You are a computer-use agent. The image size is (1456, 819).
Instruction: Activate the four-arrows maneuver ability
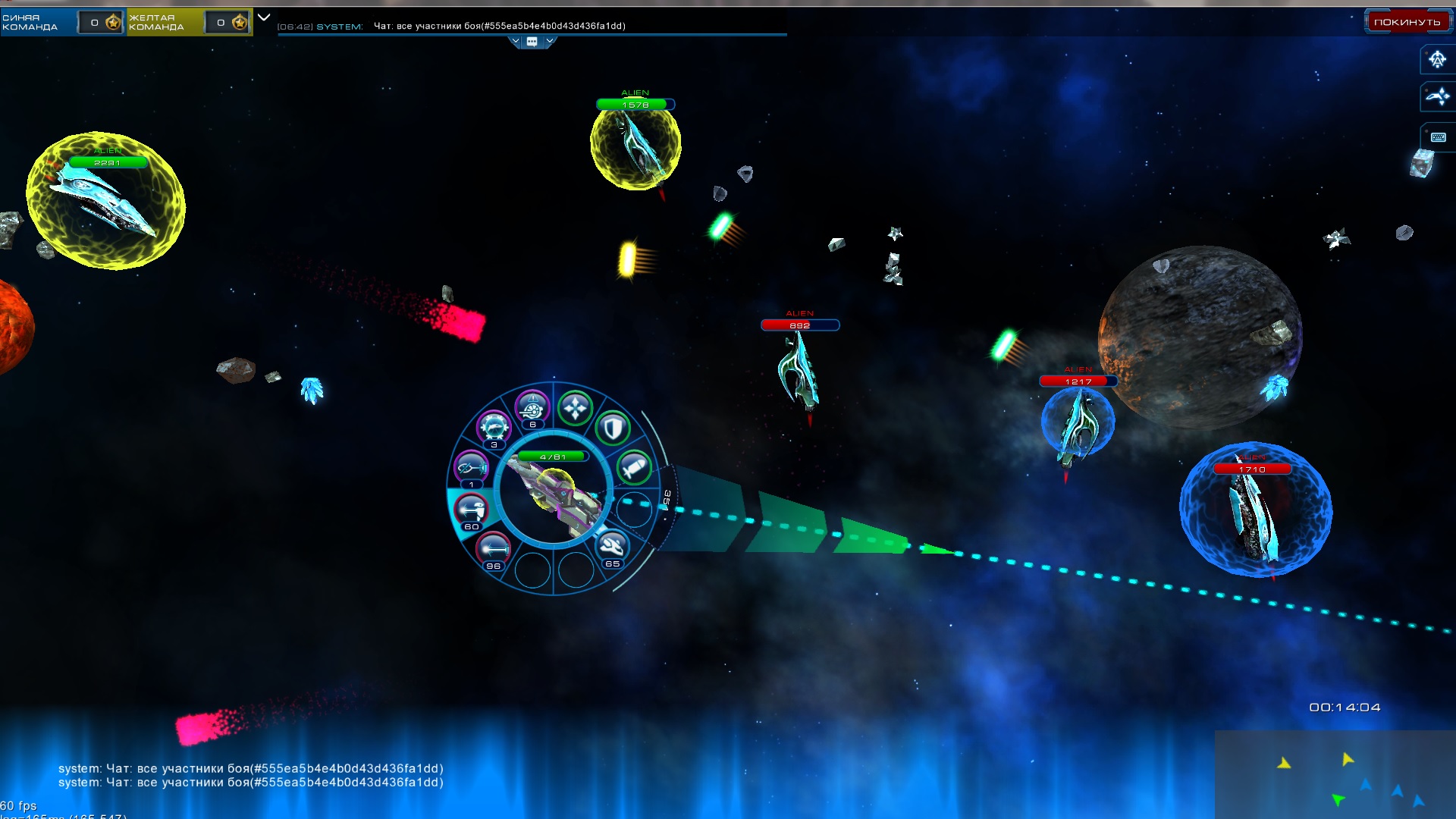point(575,408)
